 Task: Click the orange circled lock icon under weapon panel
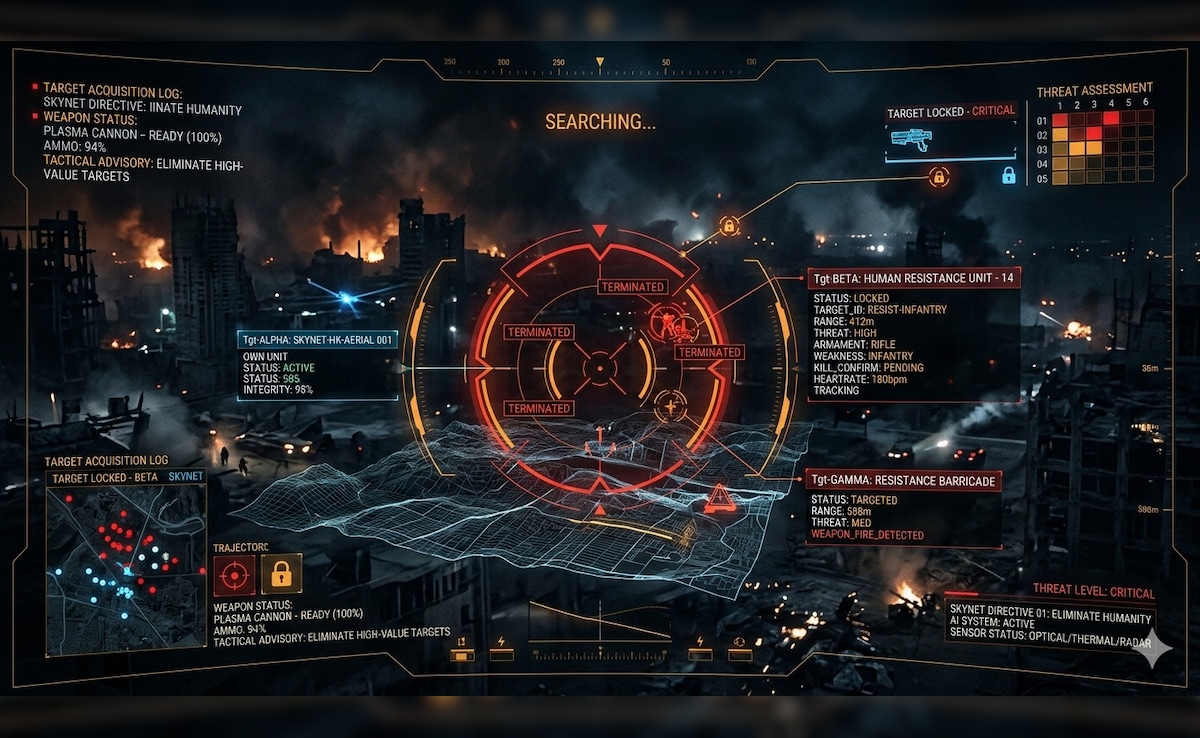tap(938, 178)
